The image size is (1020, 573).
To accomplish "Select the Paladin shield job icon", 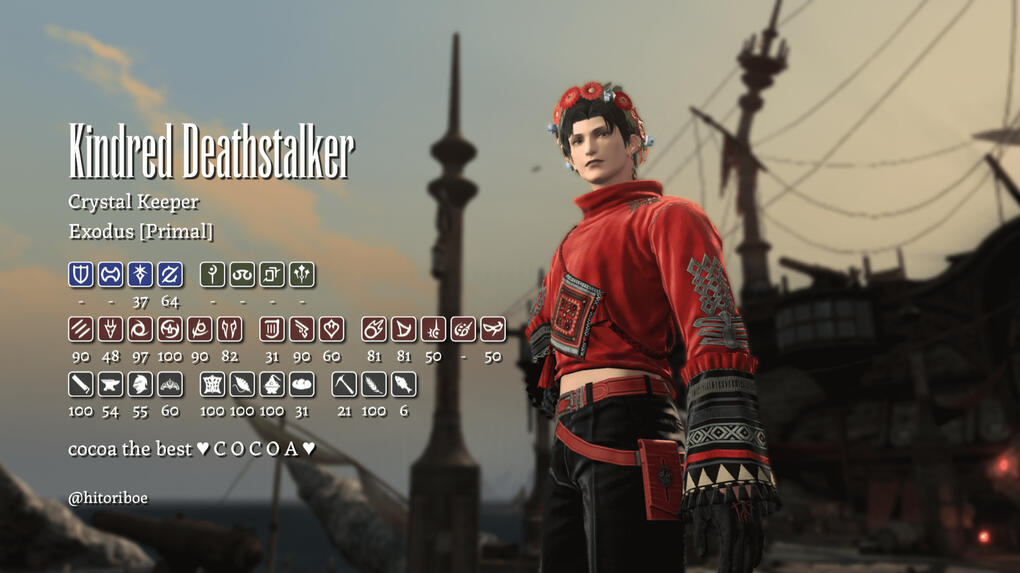I will point(81,274).
